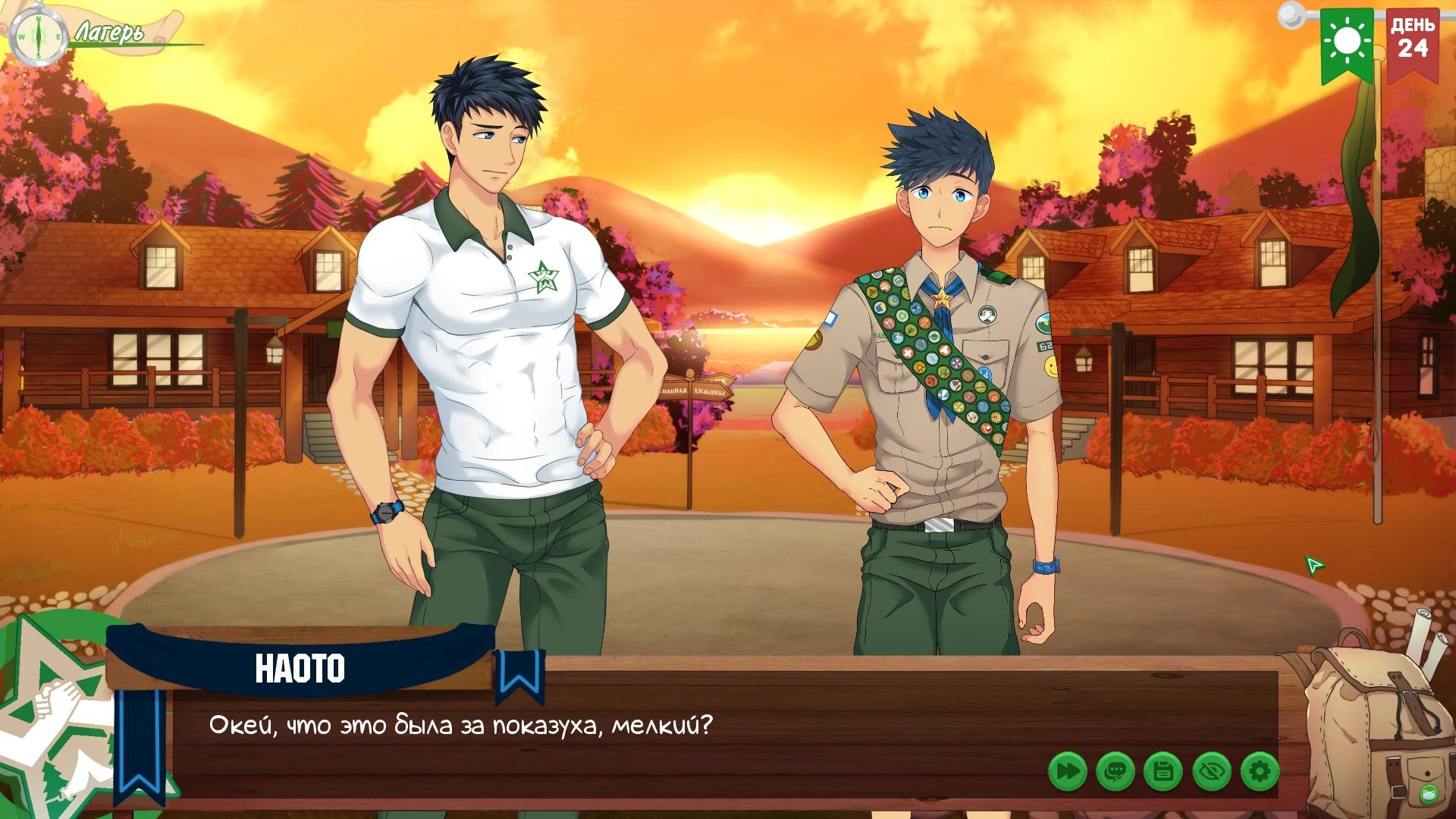Click the green sun time-of-day flag
1456x819 pixels.
point(1347,42)
